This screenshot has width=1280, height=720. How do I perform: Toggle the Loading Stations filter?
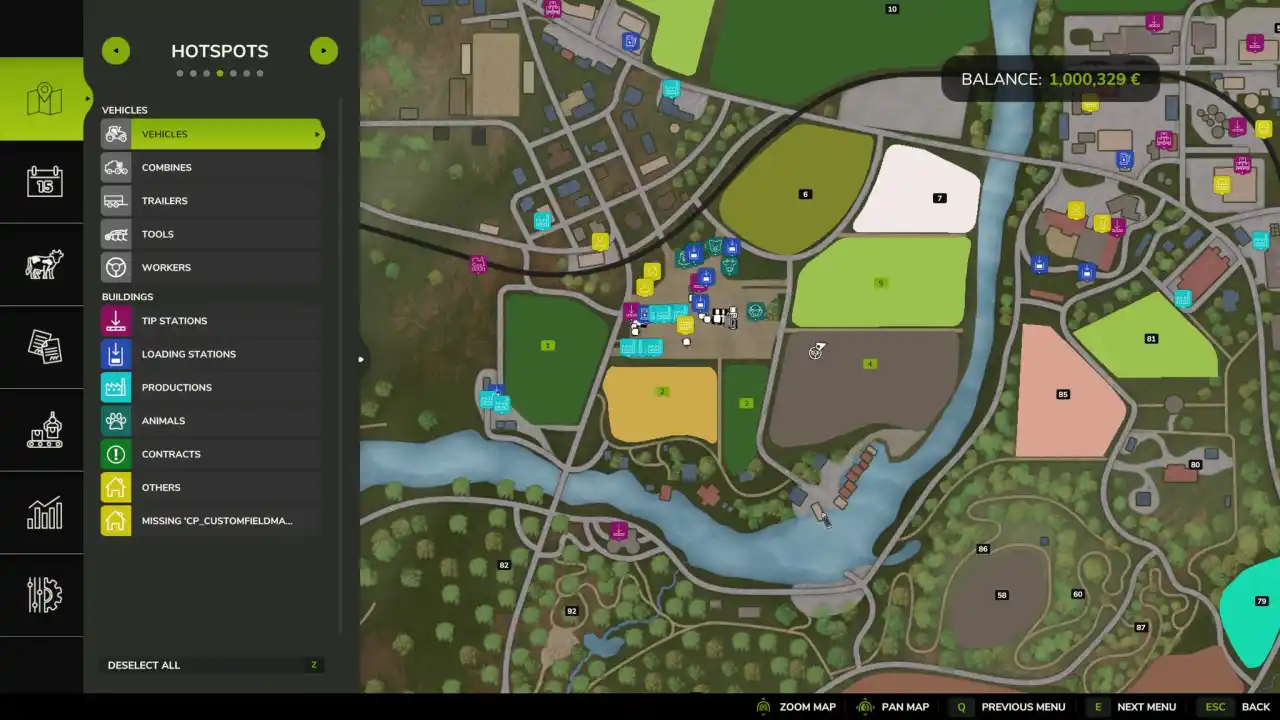tap(212, 354)
